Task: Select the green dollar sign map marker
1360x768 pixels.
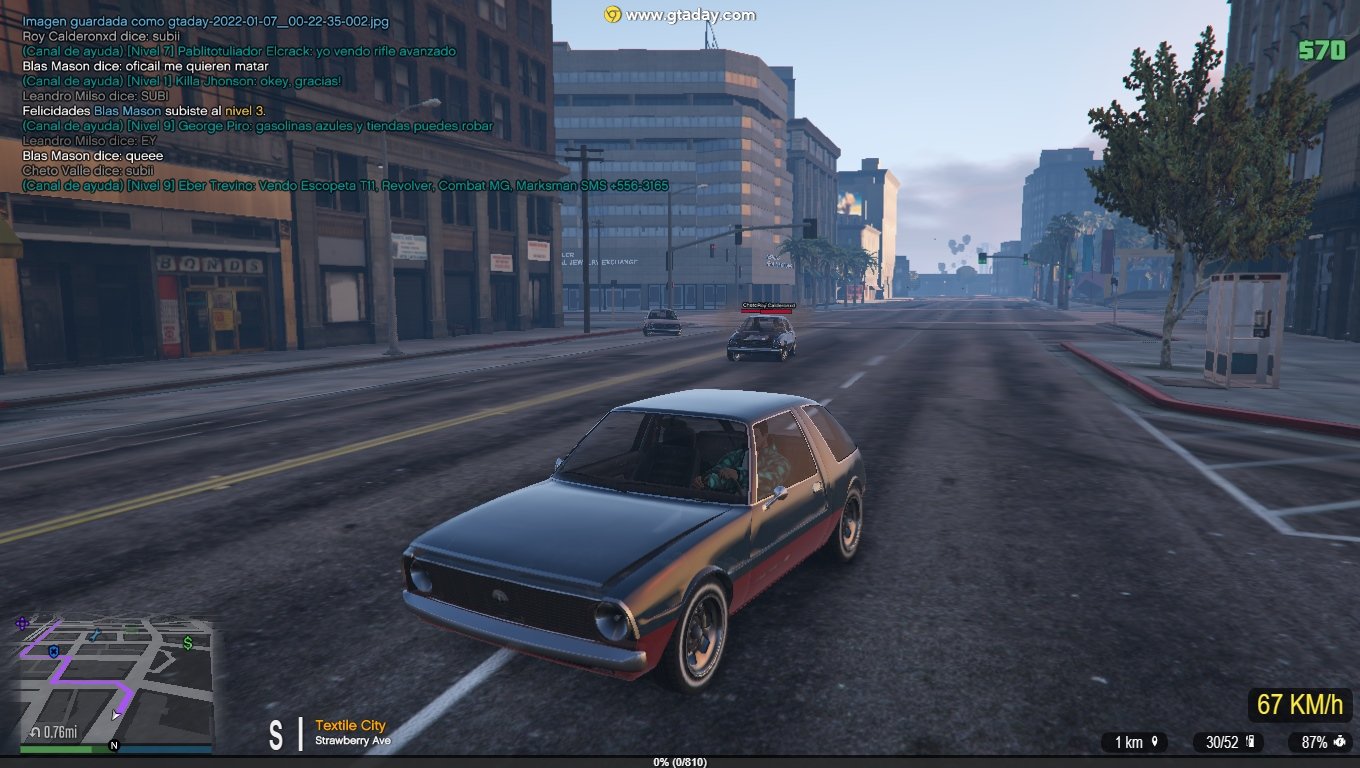Action: pos(188,643)
